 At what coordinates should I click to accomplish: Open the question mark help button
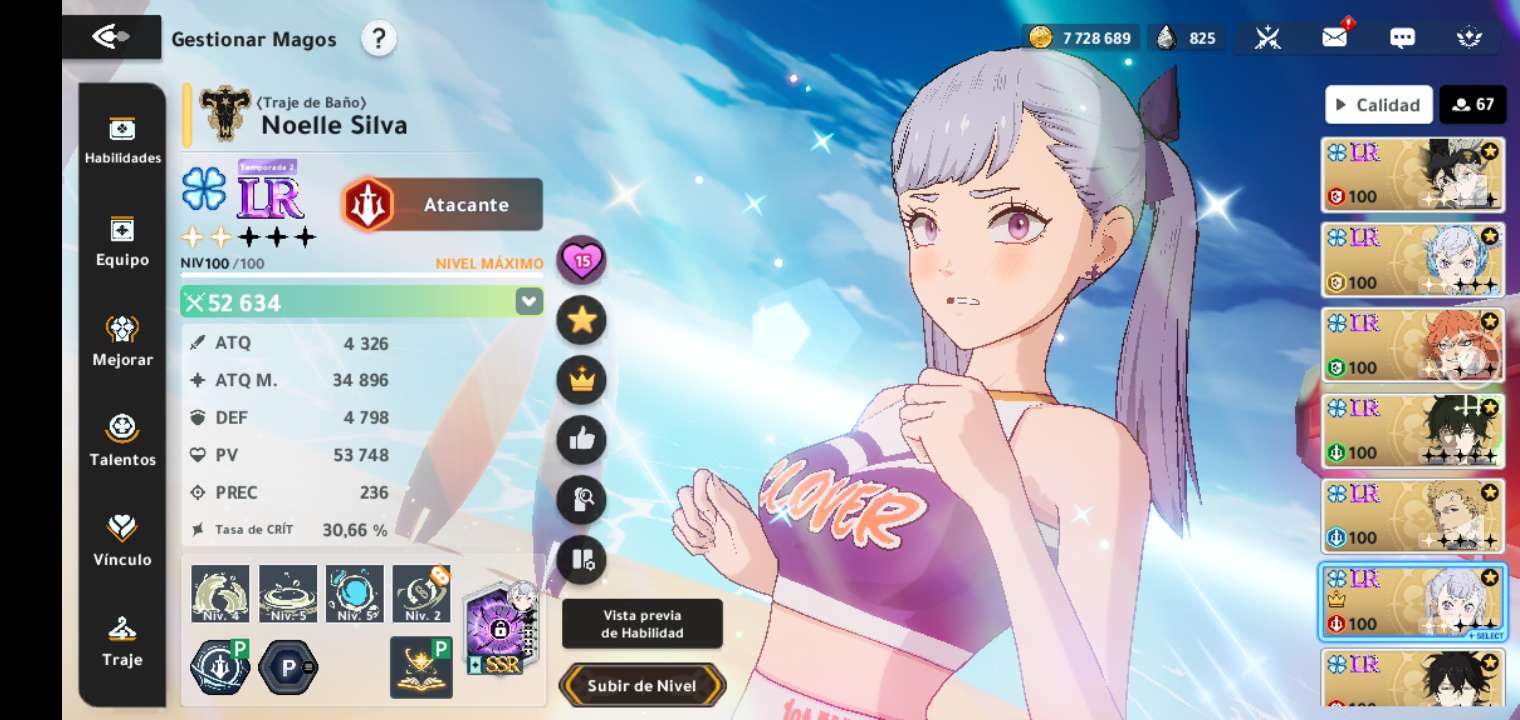[x=378, y=39]
